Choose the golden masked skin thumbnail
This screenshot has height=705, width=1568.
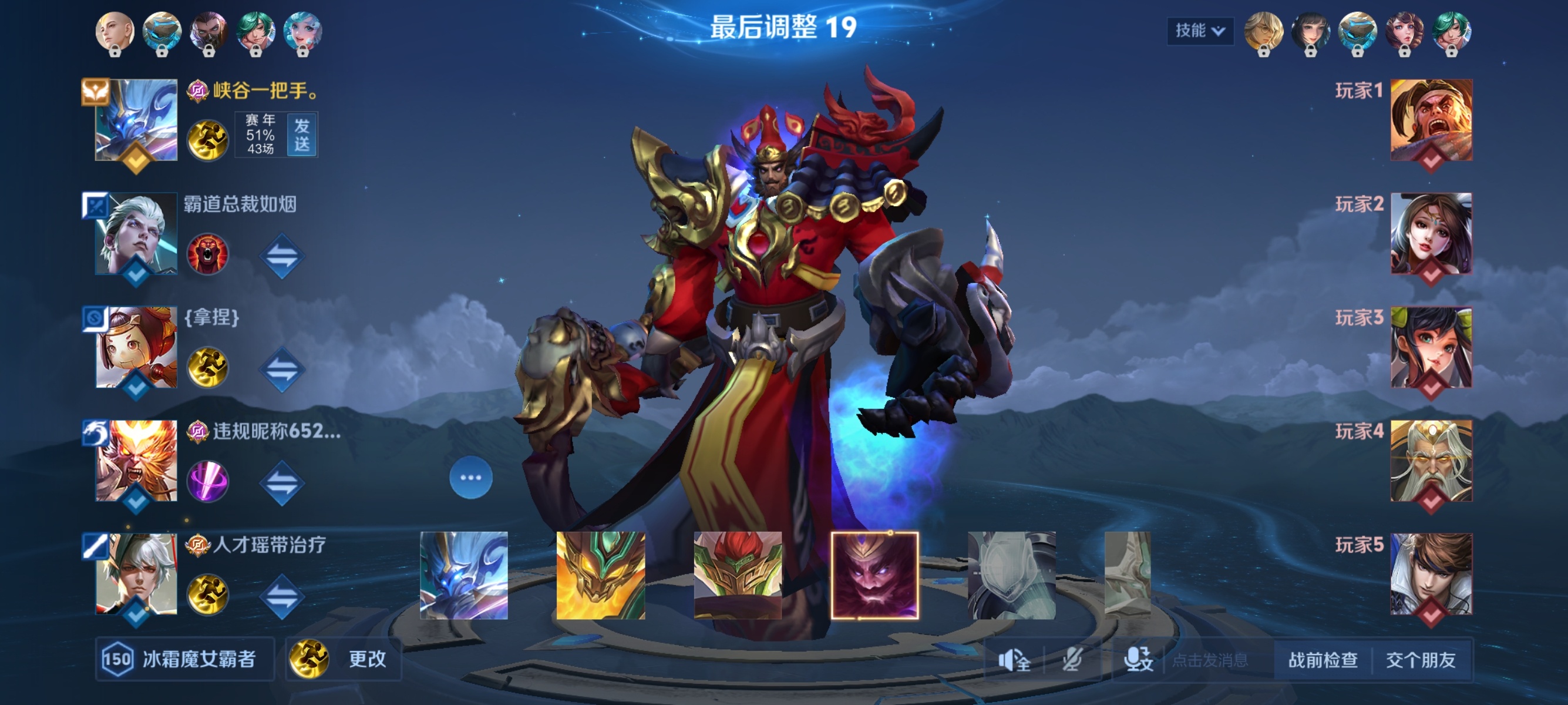[601, 575]
